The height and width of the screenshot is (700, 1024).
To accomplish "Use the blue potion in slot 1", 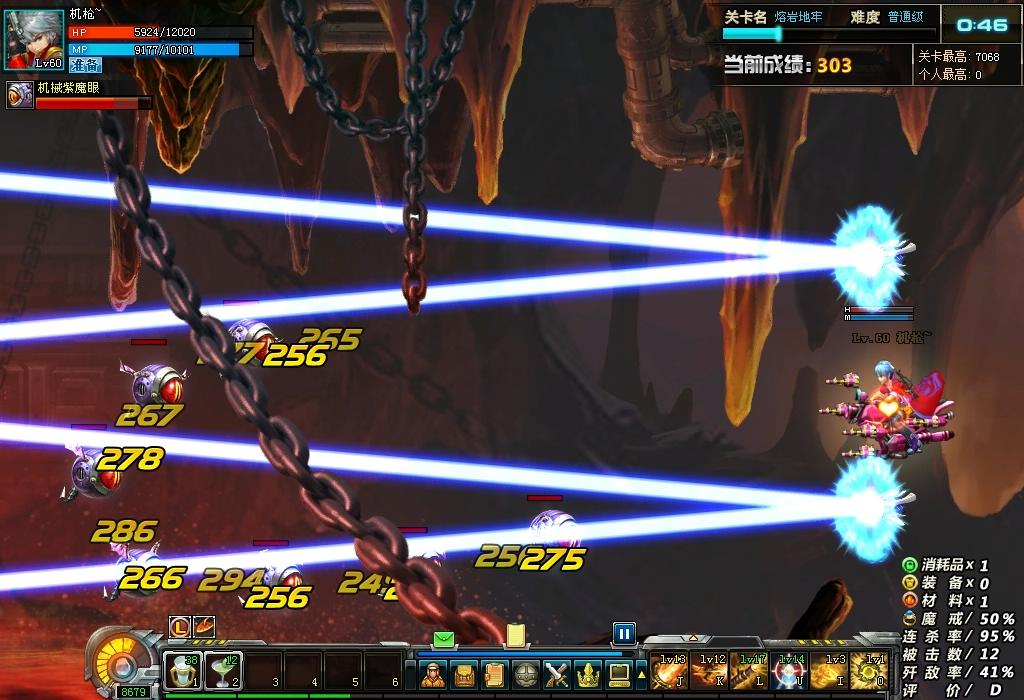I will click(183, 670).
